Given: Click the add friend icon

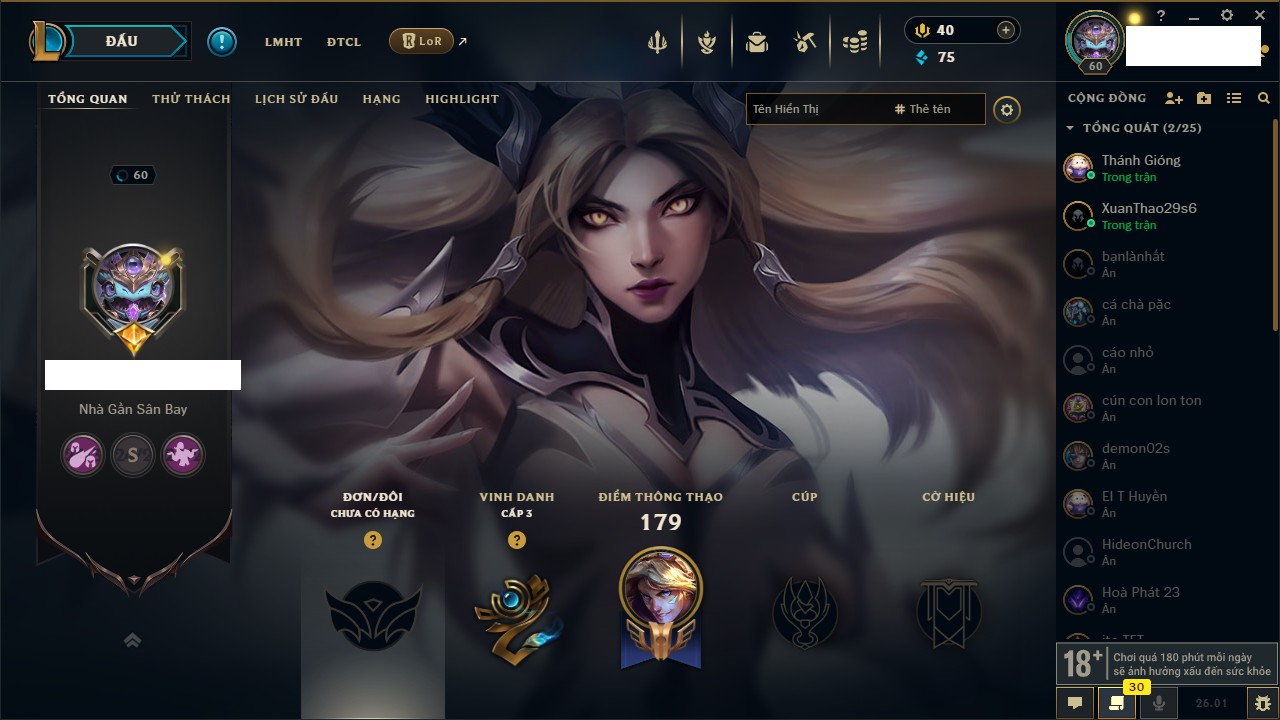Looking at the screenshot, I should click(1173, 98).
